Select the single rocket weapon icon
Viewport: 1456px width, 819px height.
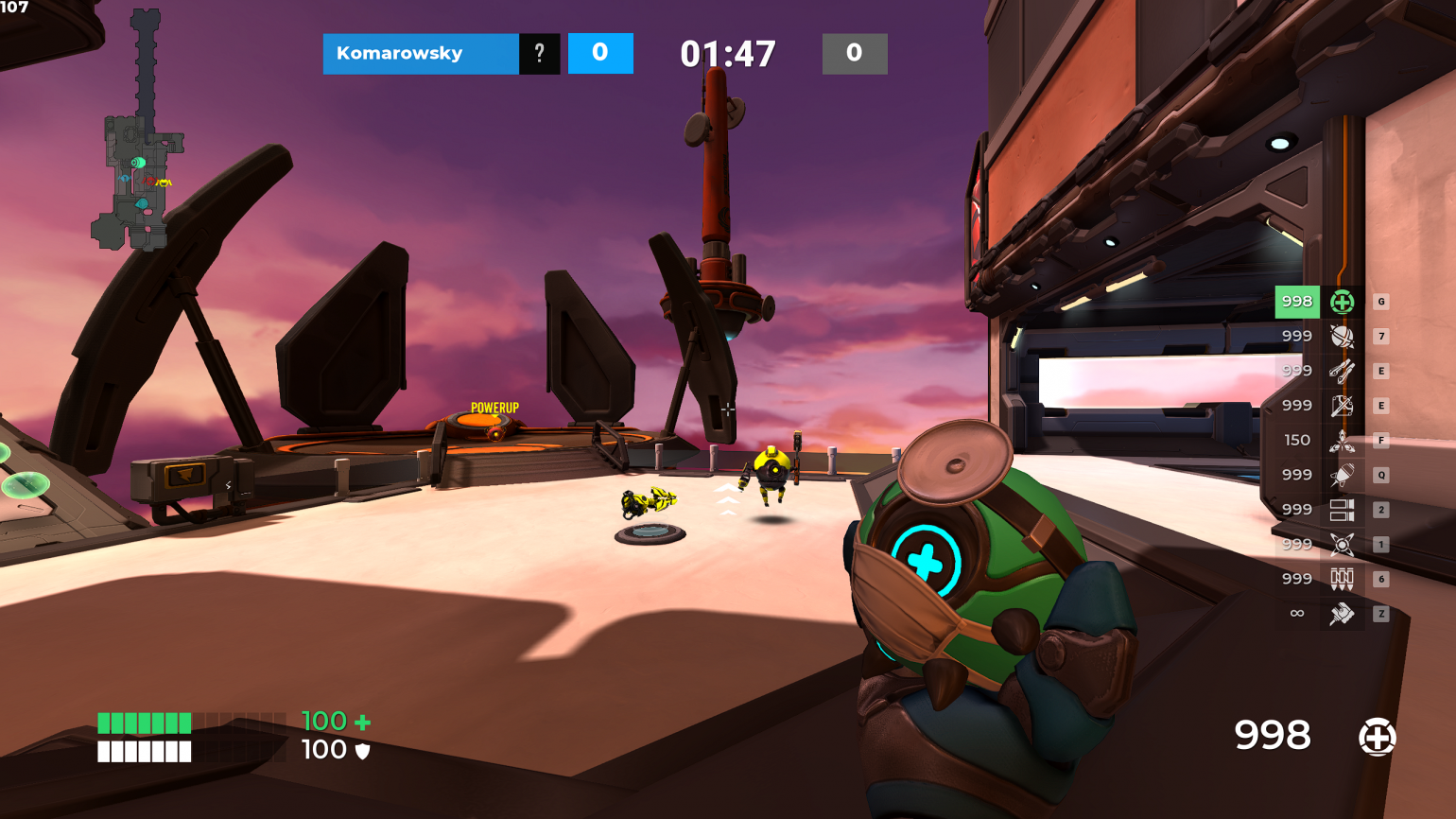tap(1342, 475)
